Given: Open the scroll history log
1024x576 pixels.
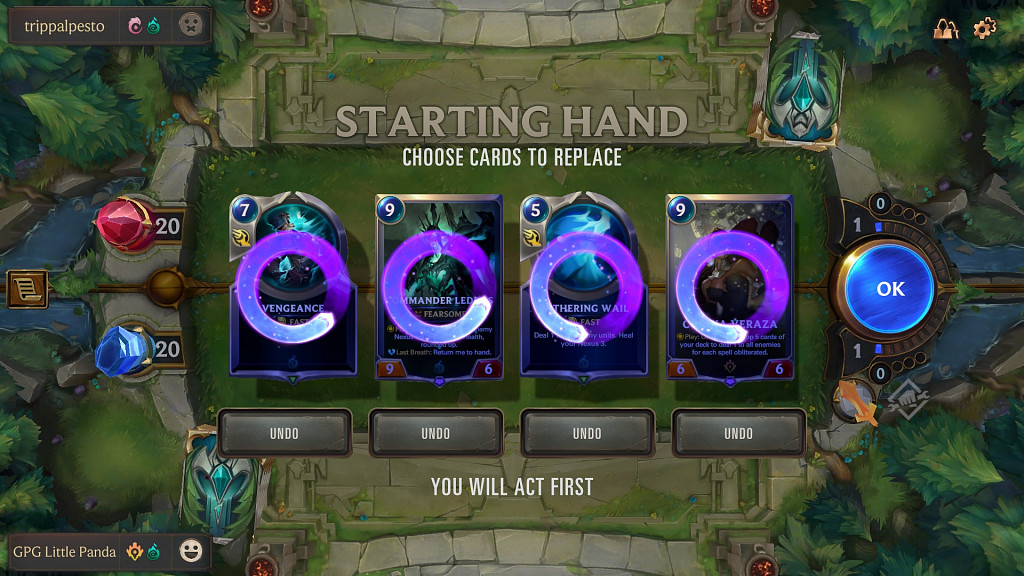Looking at the screenshot, I should click(26, 289).
